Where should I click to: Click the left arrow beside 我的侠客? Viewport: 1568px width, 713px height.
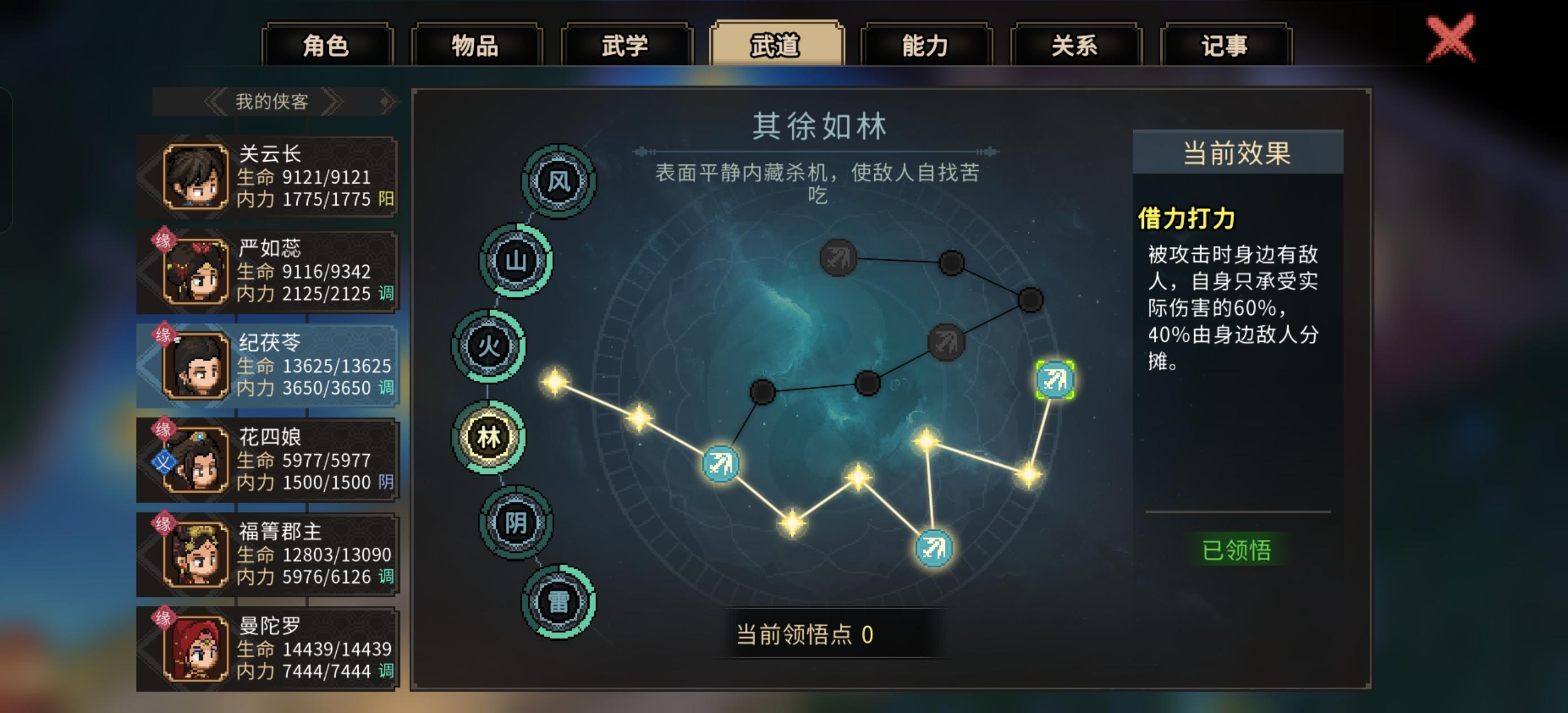click(x=216, y=101)
